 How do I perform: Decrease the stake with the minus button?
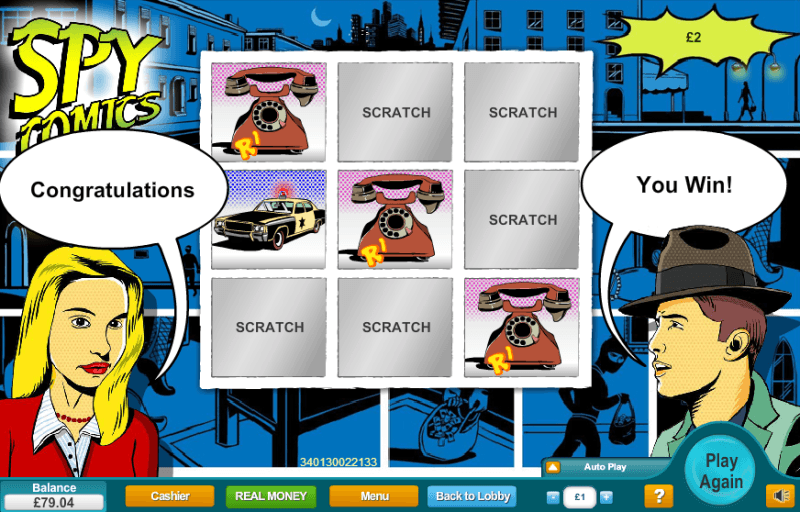pyautogui.click(x=553, y=497)
